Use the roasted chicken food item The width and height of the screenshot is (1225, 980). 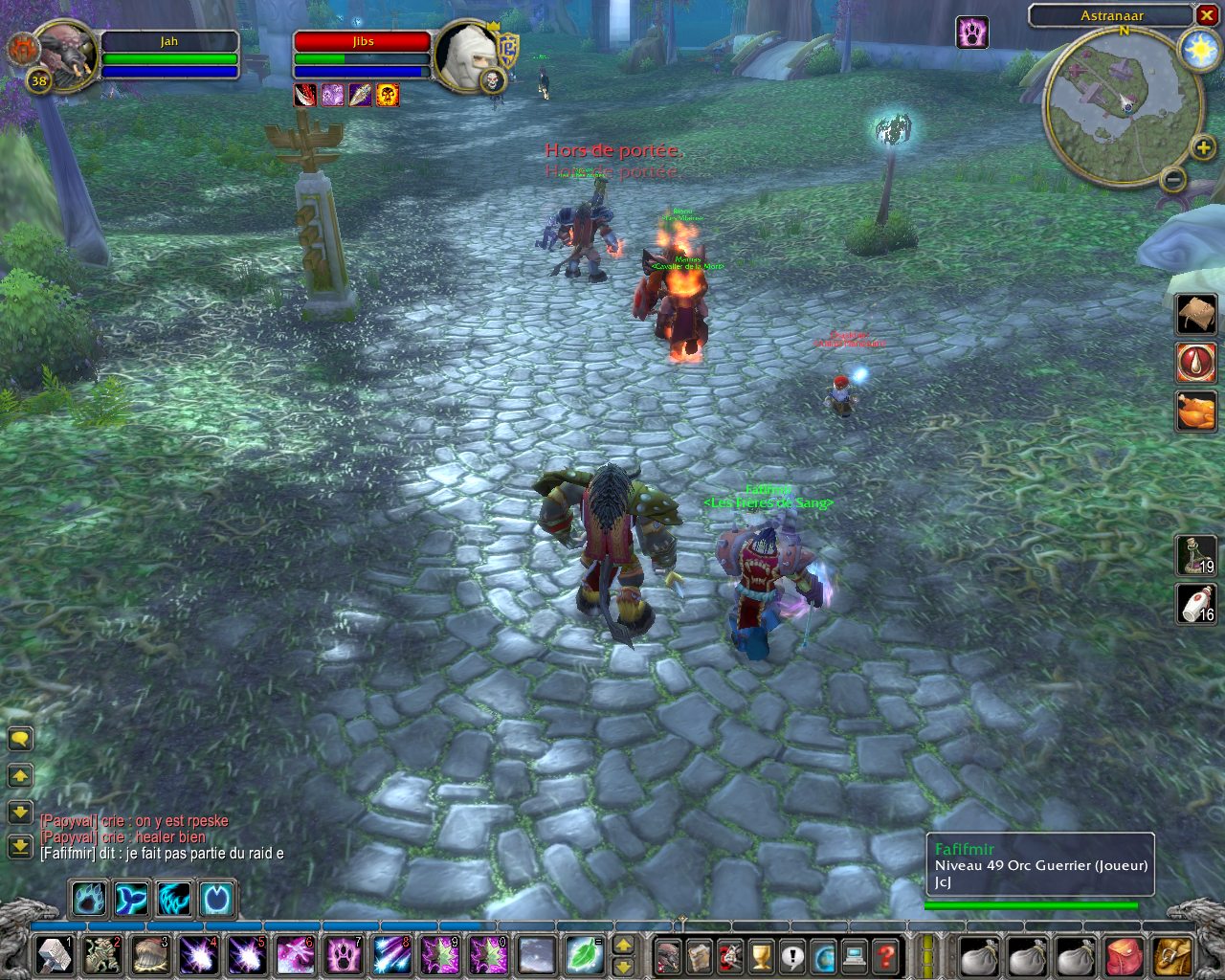1196,411
